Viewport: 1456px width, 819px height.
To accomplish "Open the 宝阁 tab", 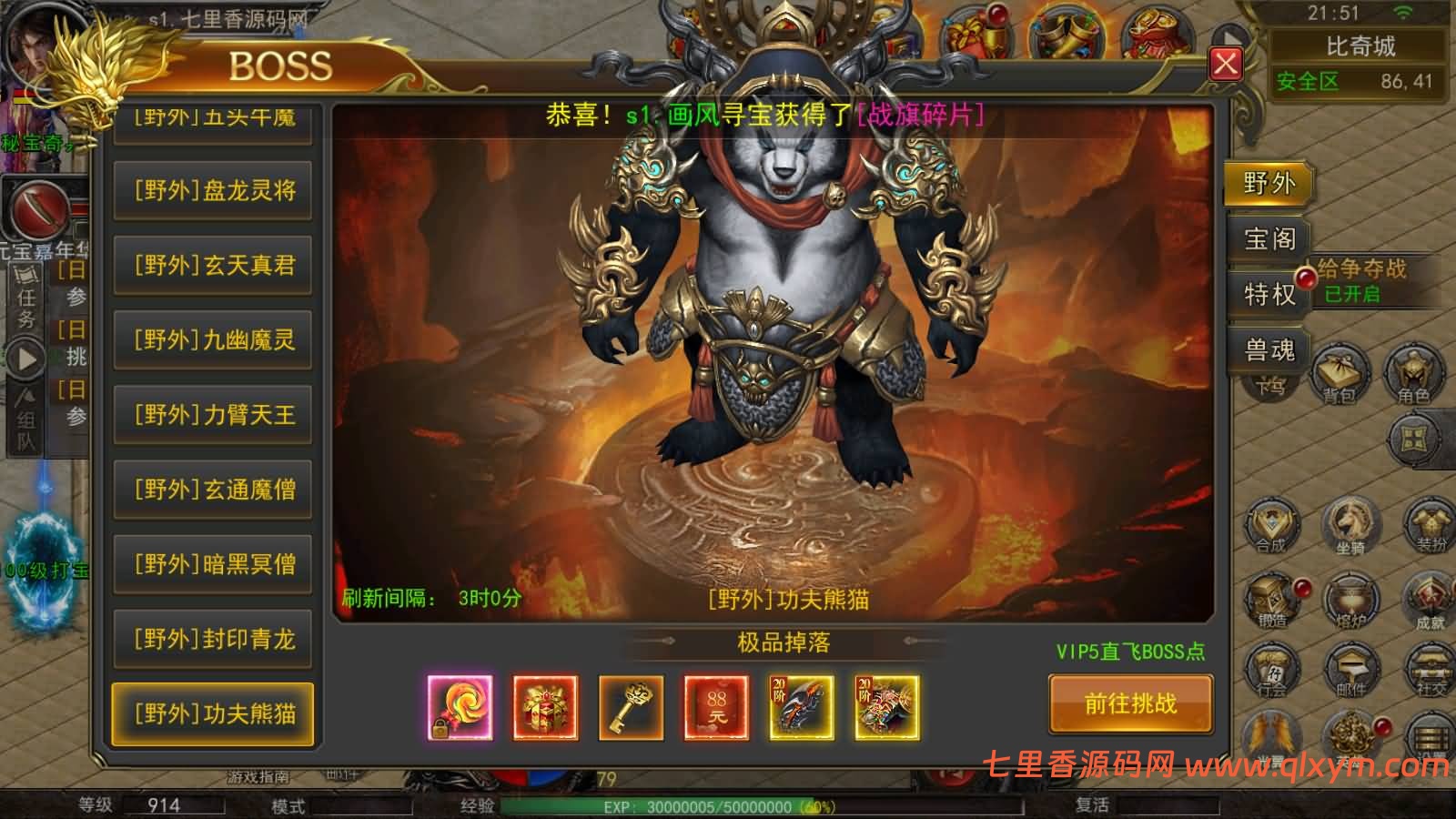I will [1269, 239].
